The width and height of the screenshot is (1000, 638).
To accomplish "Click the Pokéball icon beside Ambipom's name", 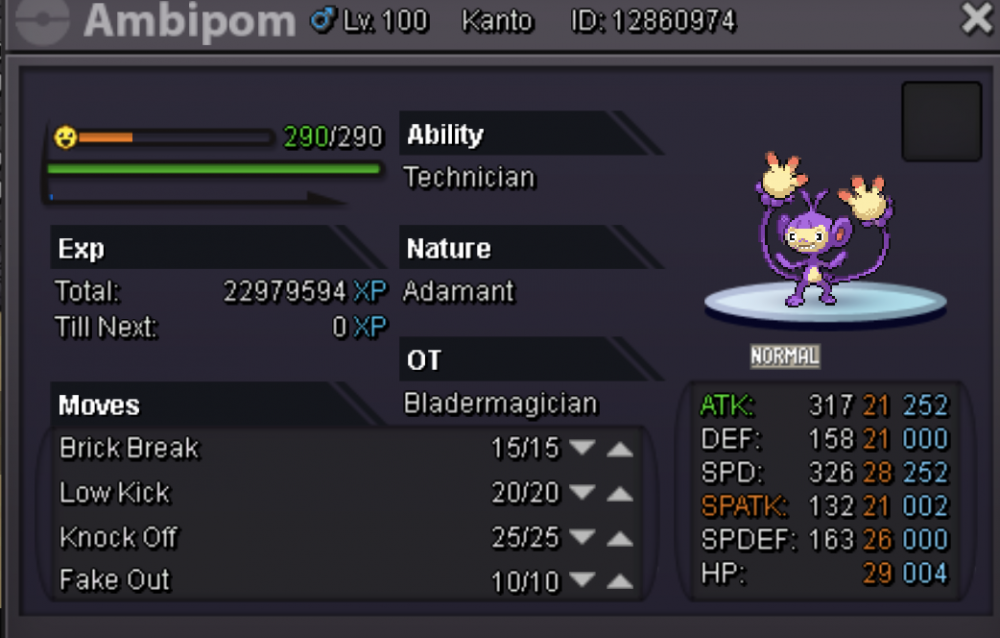I will [38, 19].
